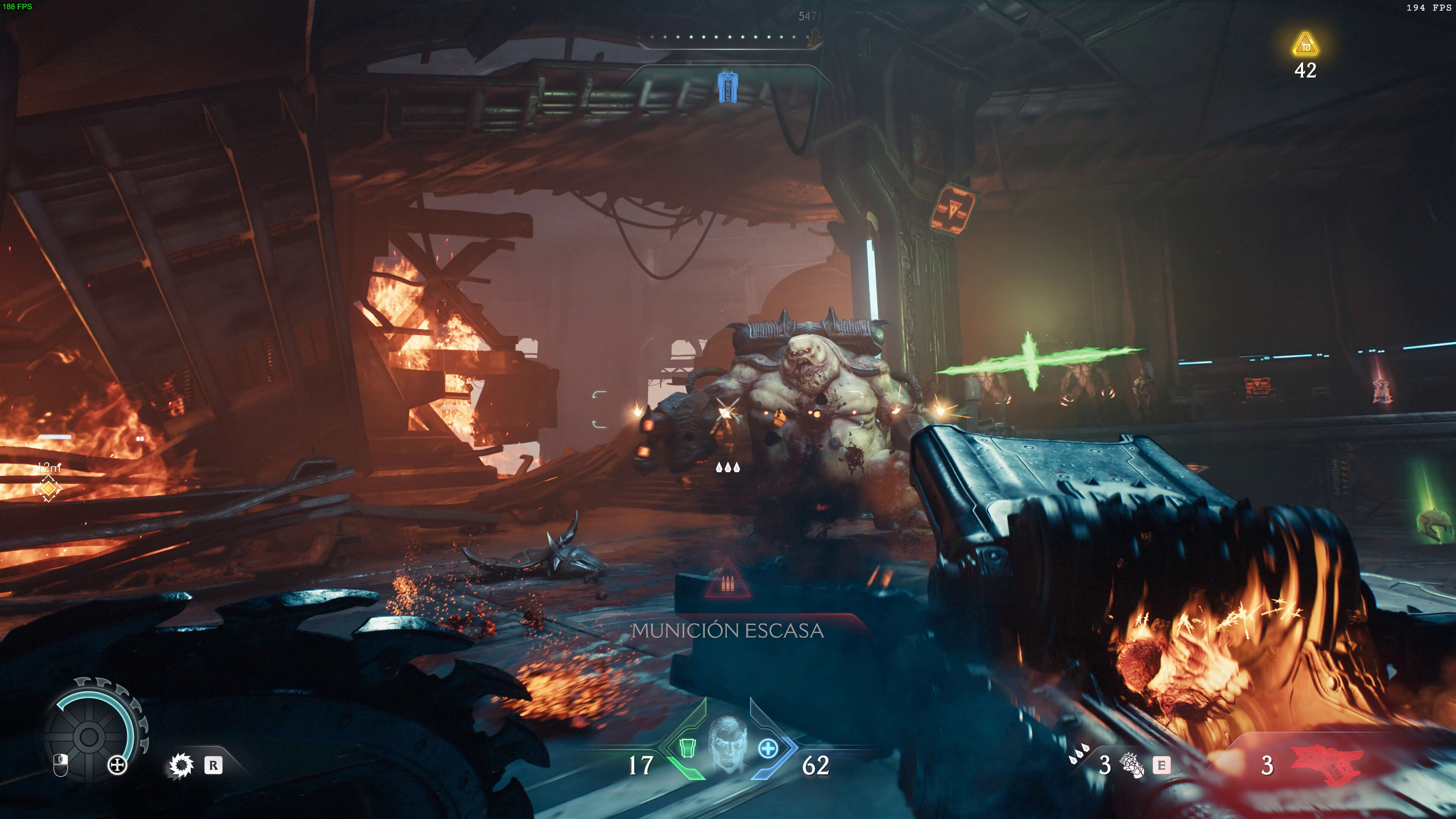Viewport: 1456px width, 819px height.
Task: Select the blue objective marker on compass
Action: pos(727,87)
